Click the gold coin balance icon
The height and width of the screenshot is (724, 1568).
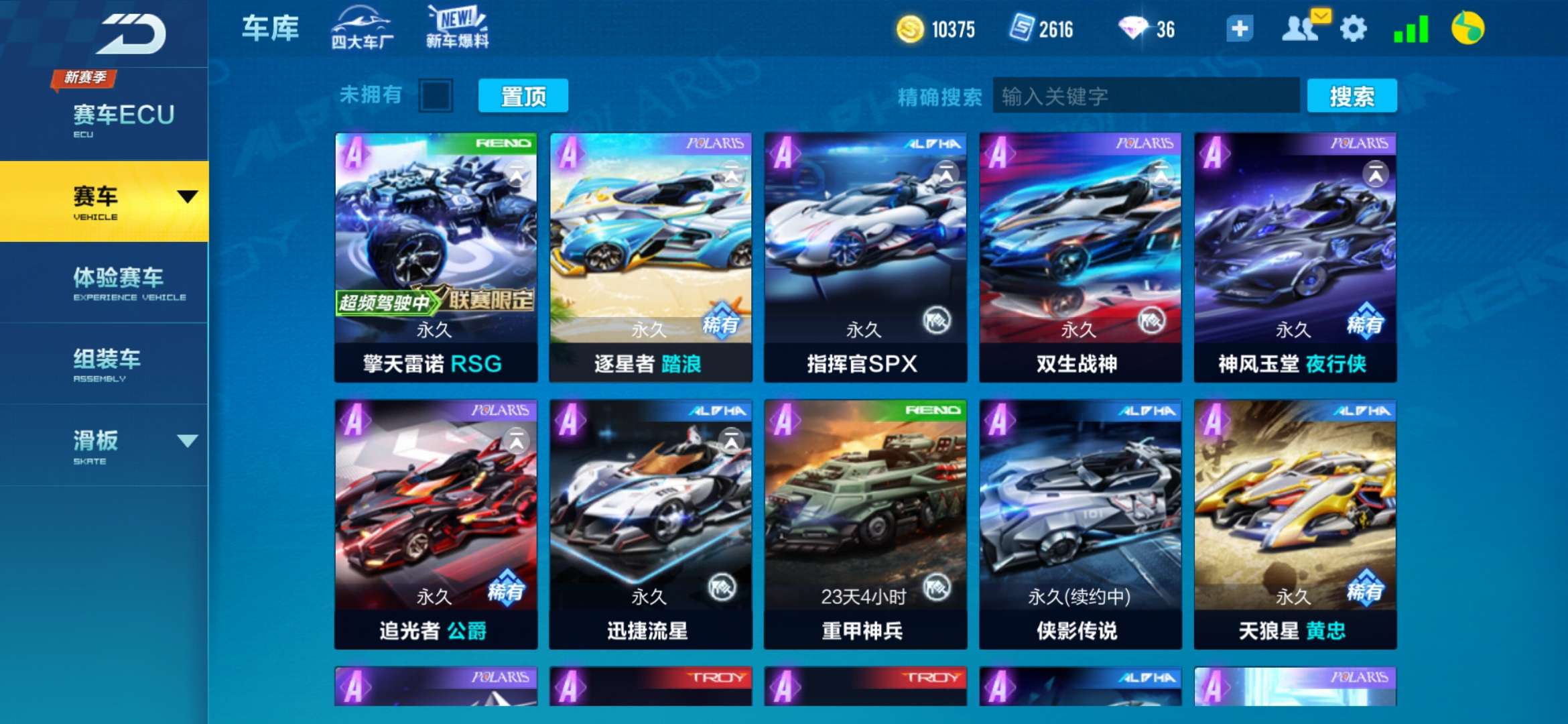tap(911, 29)
